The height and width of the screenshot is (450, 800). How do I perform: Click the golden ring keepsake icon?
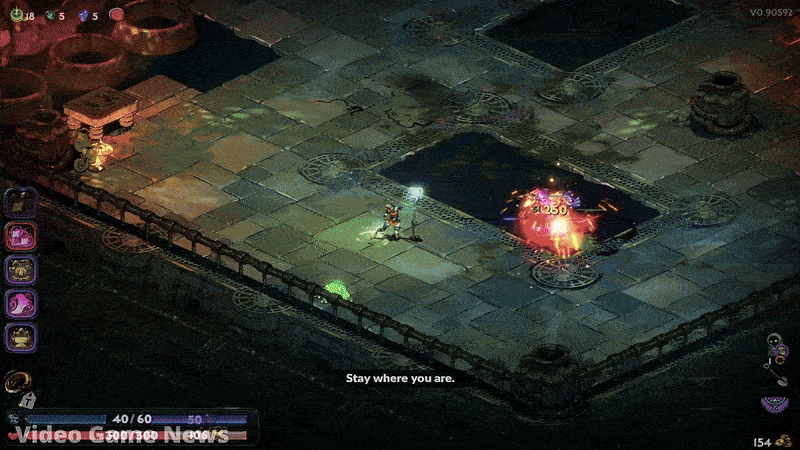pyautogui.click(x=17, y=381)
